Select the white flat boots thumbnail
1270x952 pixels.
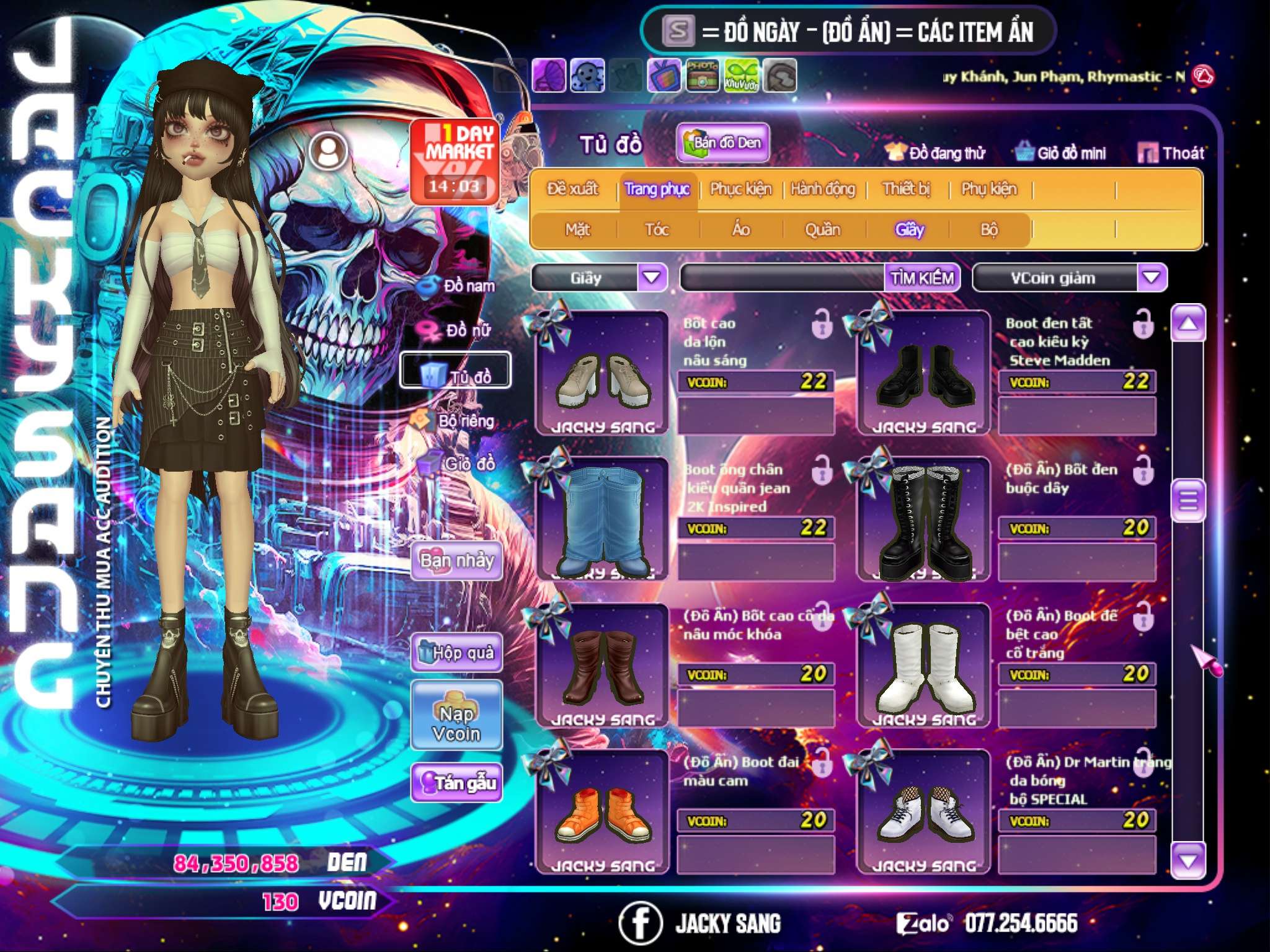(x=923, y=666)
